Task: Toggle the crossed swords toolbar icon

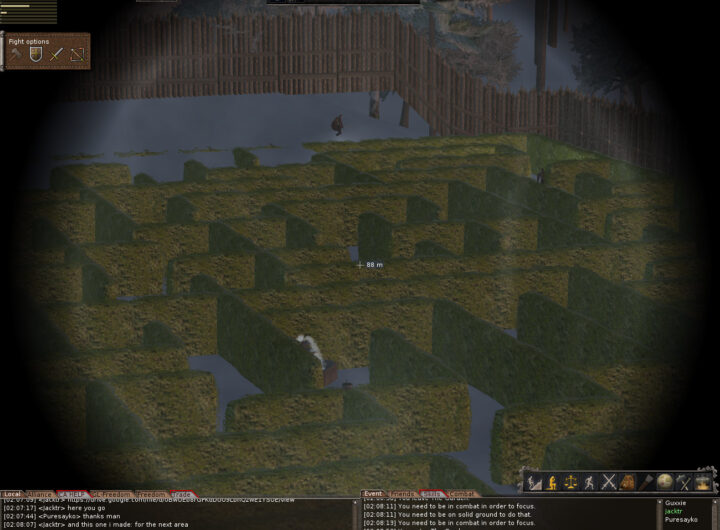Action: tap(608, 483)
